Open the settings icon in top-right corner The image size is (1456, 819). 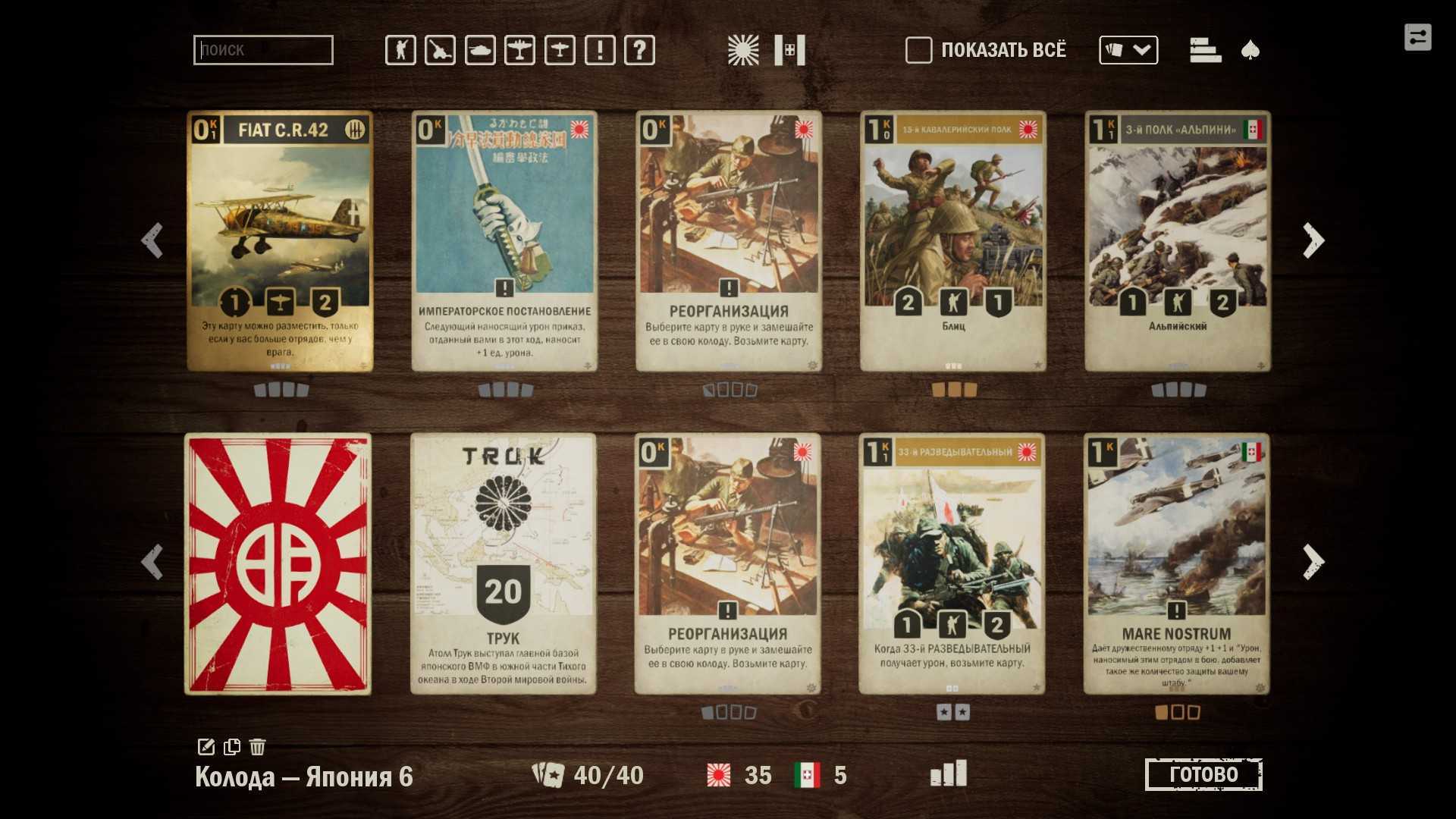[x=1417, y=37]
